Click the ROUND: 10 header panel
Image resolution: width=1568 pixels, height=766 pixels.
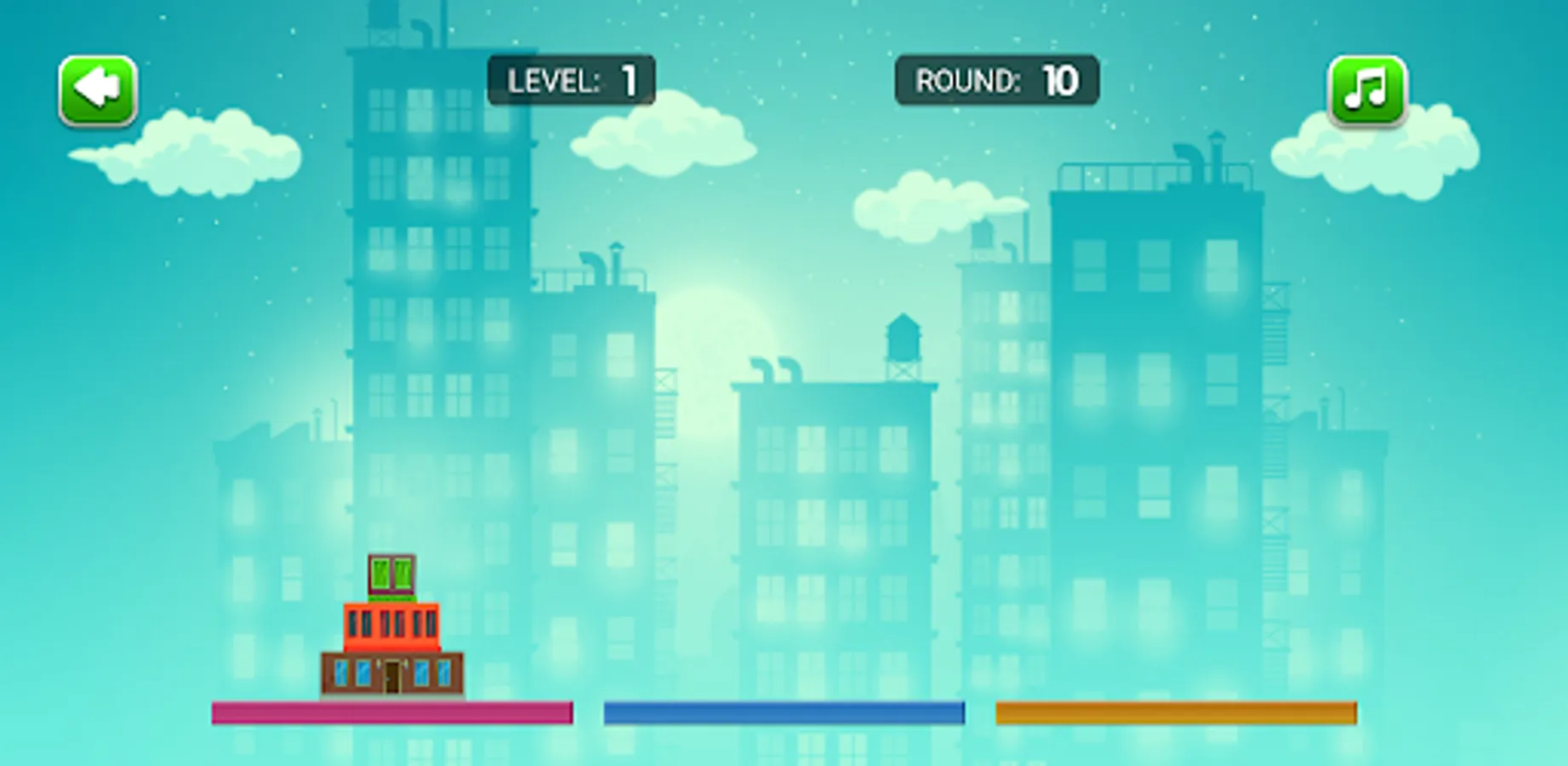point(995,81)
